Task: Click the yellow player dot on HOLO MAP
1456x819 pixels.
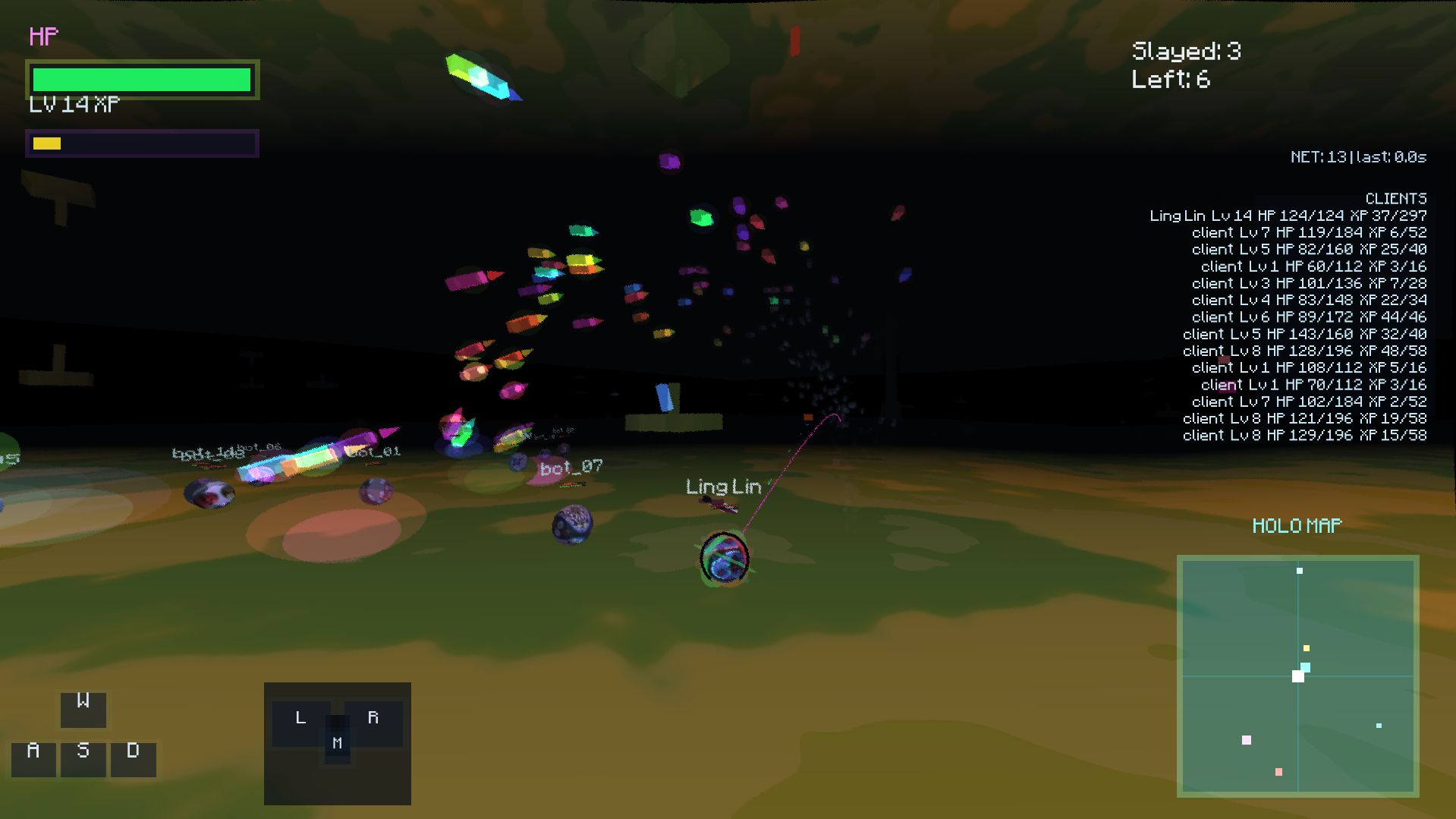Action: [1305, 647]
